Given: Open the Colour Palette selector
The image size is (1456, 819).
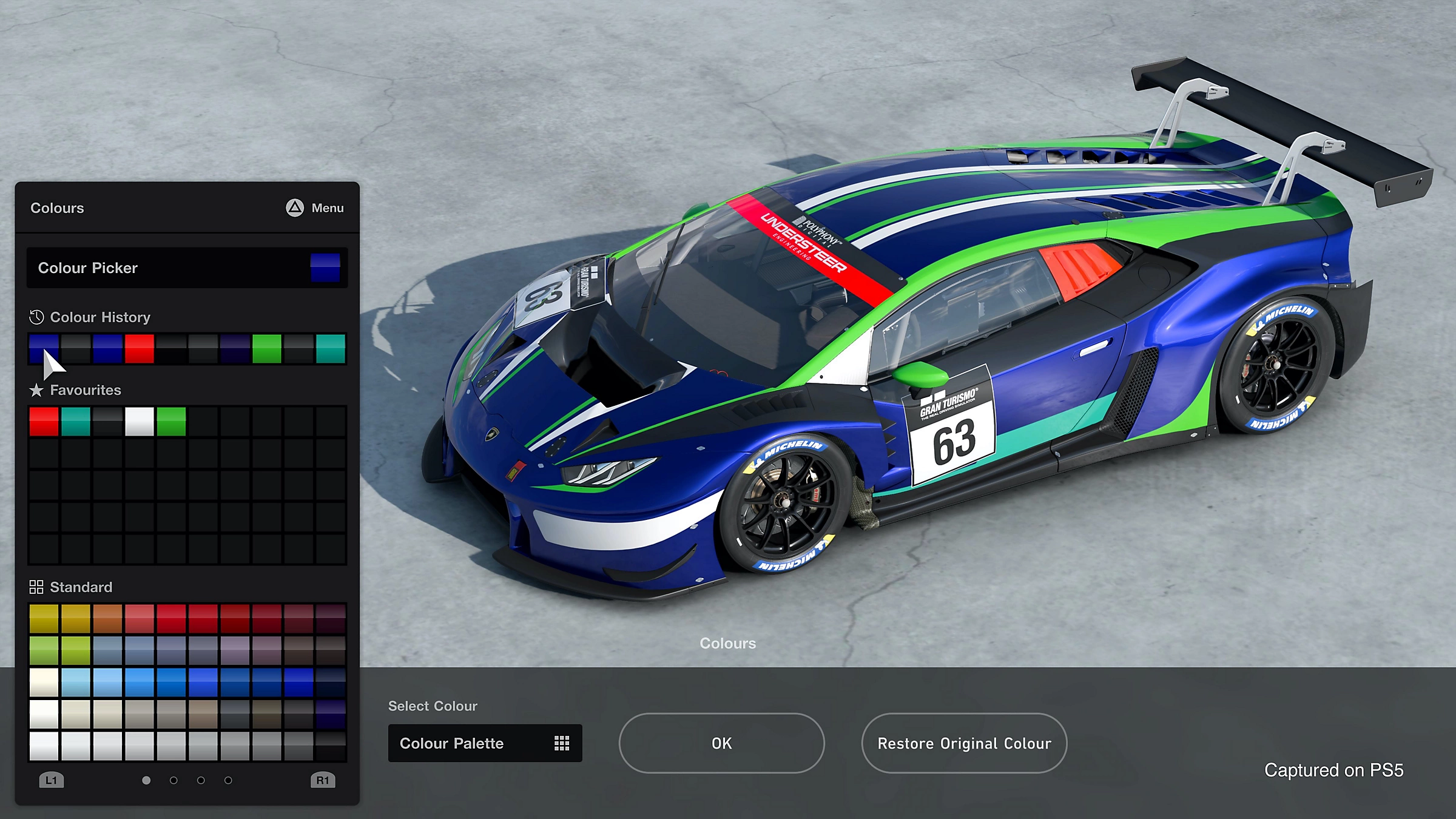Looking at the screenshot, I should (485, 743).
